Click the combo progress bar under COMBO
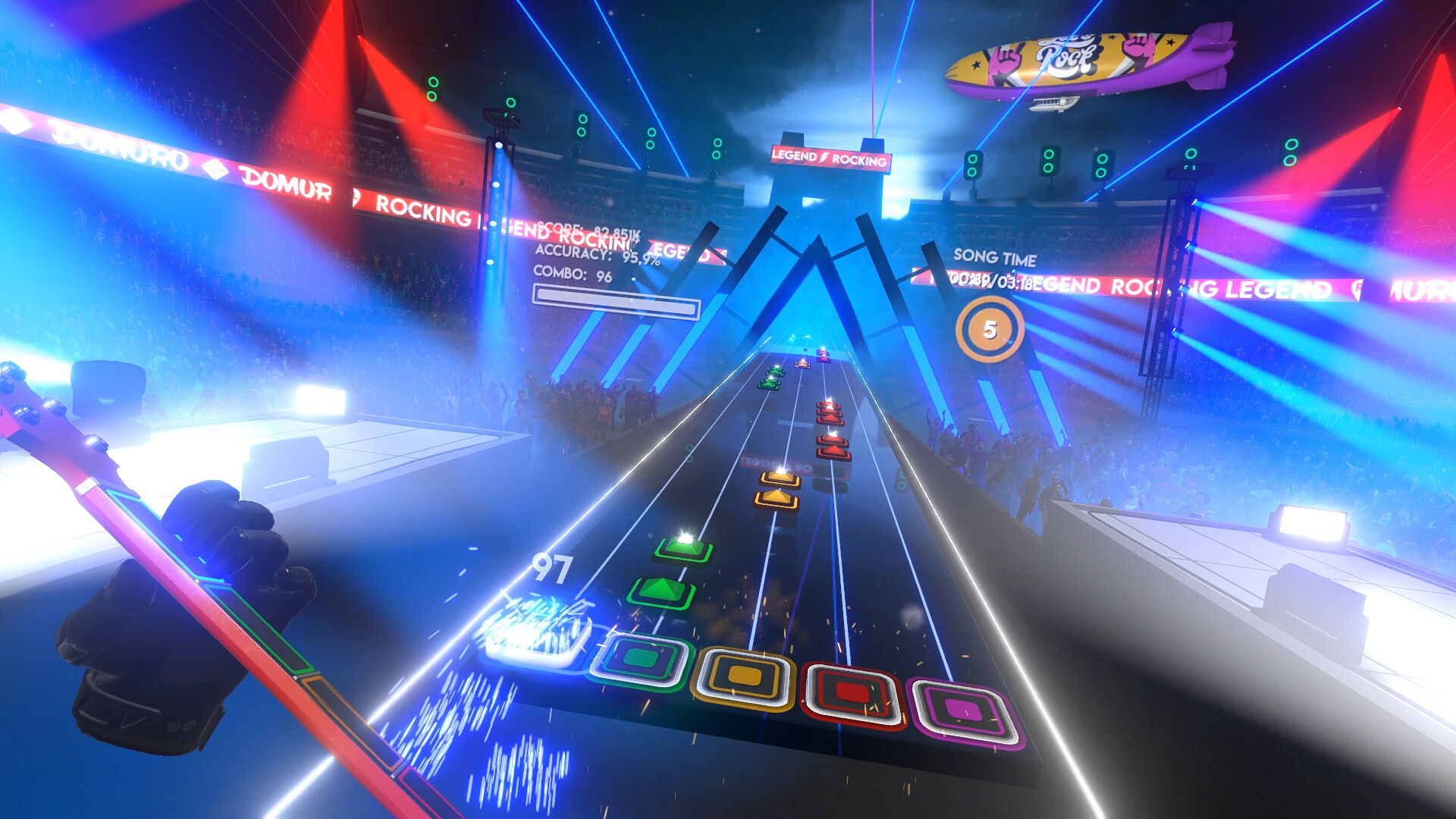1456x819 pixels. [618, 302]
